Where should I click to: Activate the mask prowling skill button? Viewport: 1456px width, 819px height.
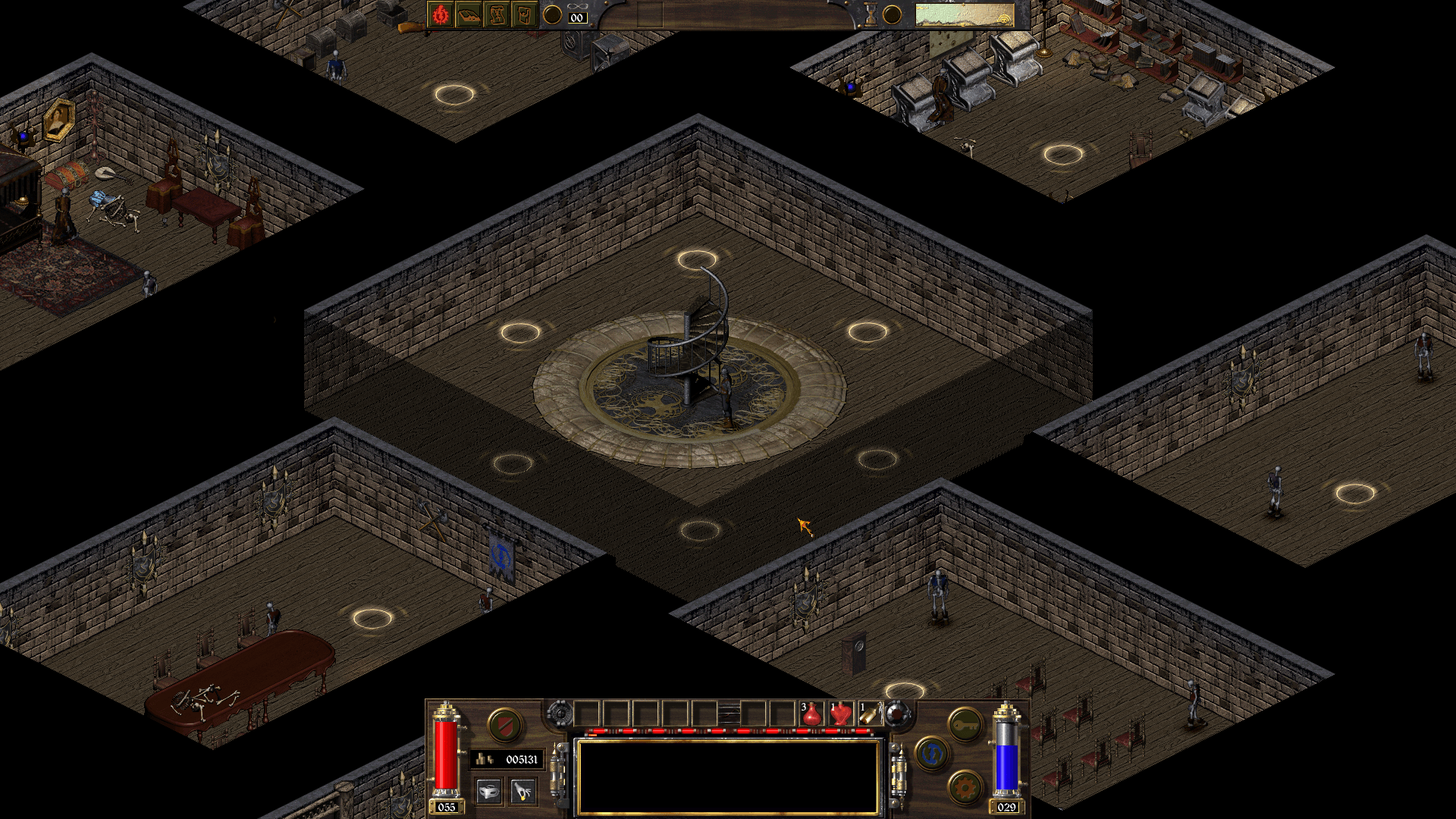click(489, 792)
